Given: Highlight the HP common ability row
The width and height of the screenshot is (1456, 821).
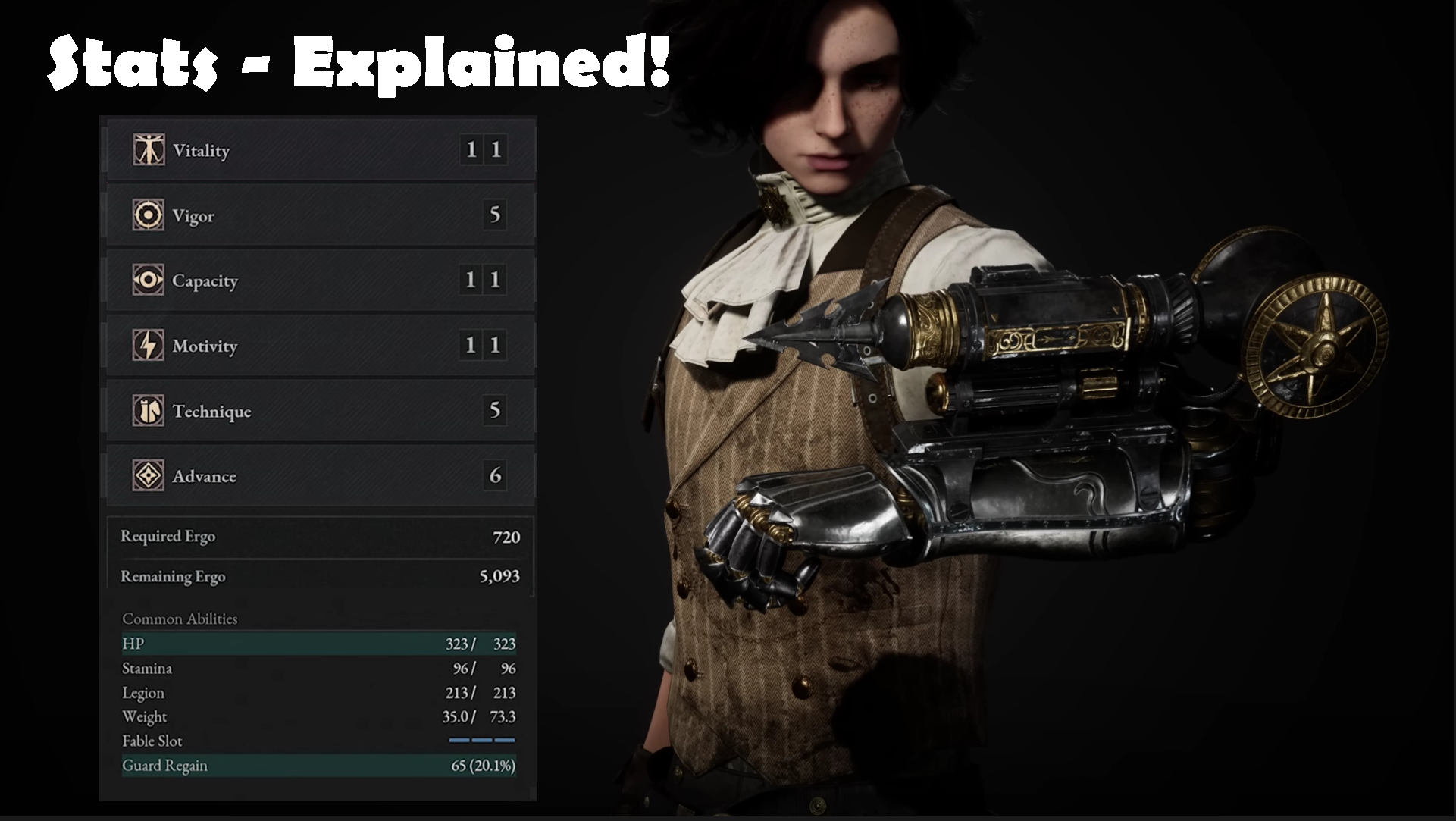Looking at the screenshot, I should point(318,644).
